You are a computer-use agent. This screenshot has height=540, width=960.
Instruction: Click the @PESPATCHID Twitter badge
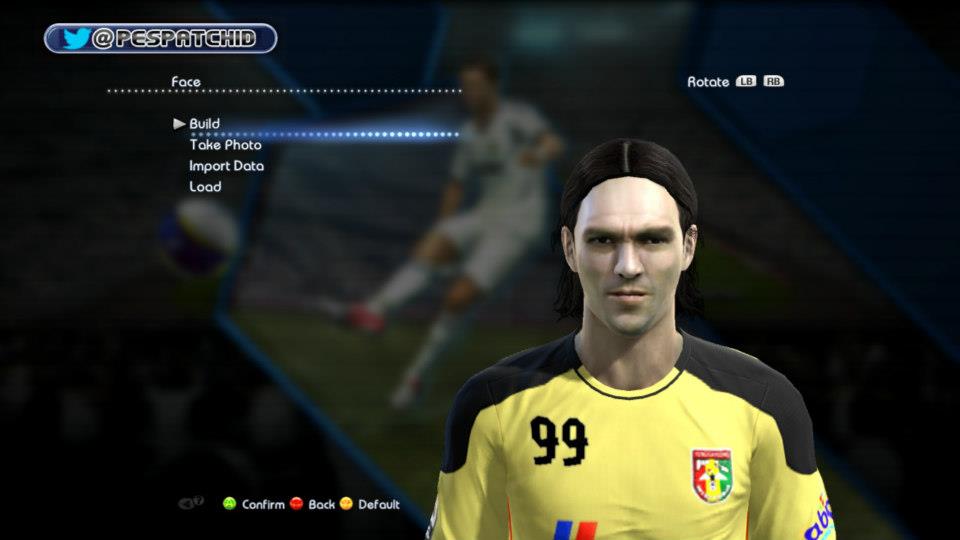[160, 39]
